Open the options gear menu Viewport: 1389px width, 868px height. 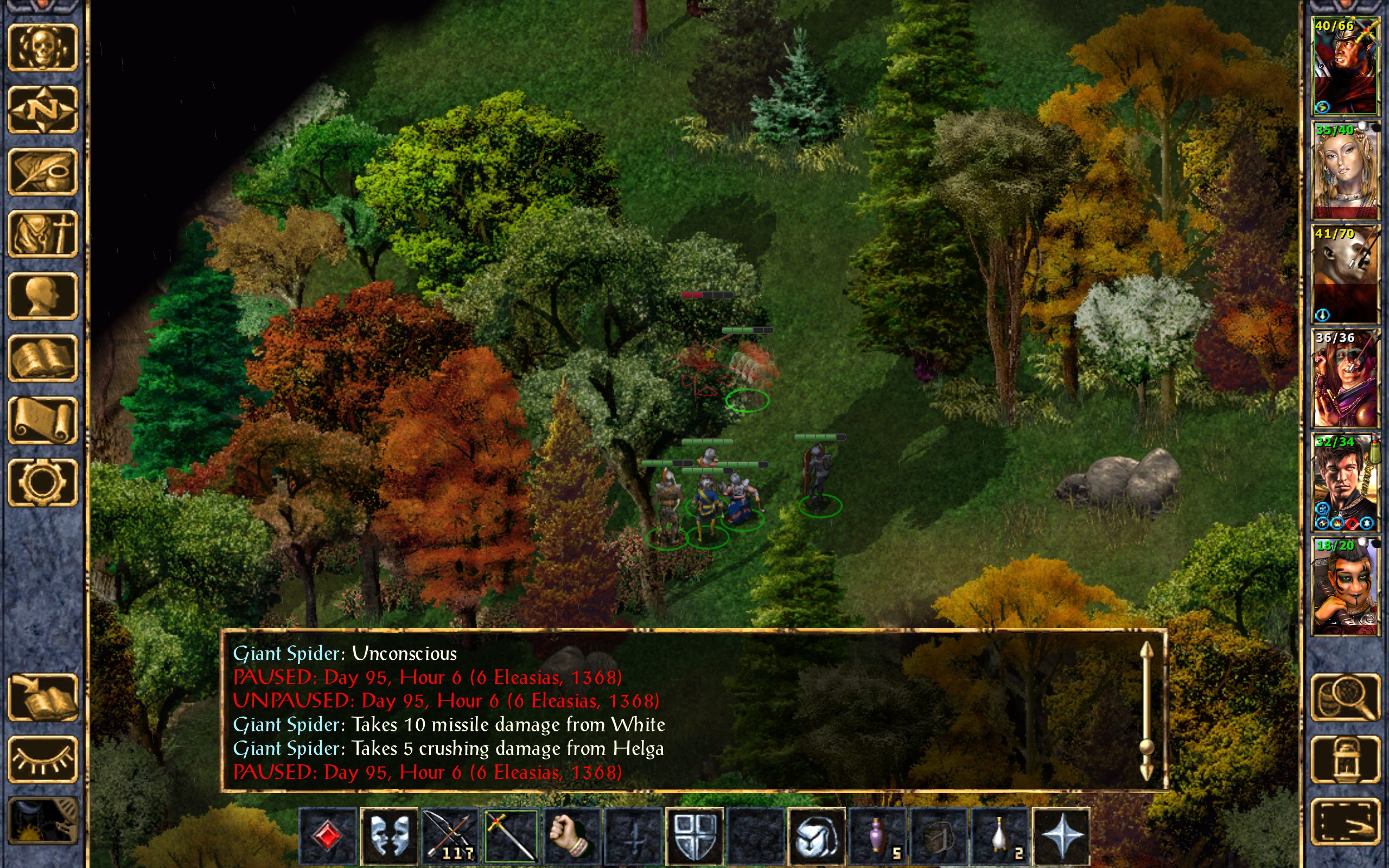(42, 482)
